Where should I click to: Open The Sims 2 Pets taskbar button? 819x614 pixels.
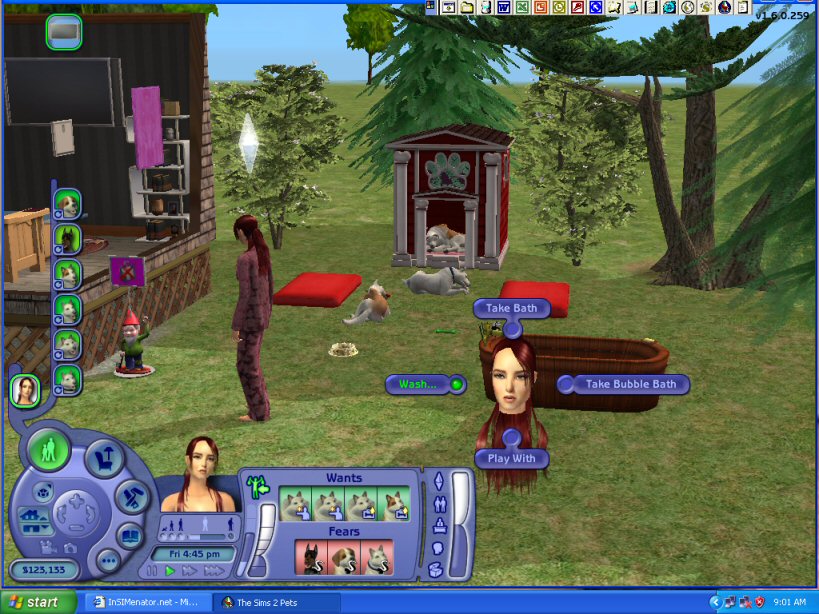[272, 602]
